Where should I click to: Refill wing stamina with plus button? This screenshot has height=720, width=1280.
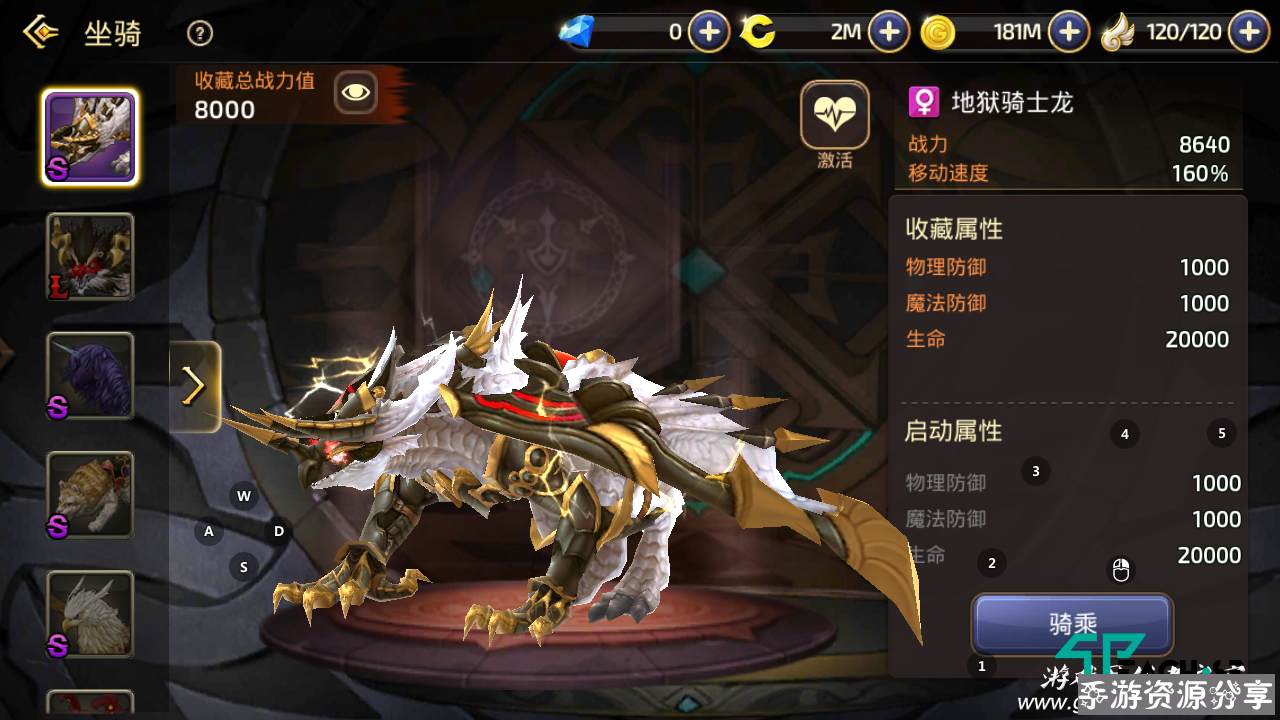pos(1249,32)
